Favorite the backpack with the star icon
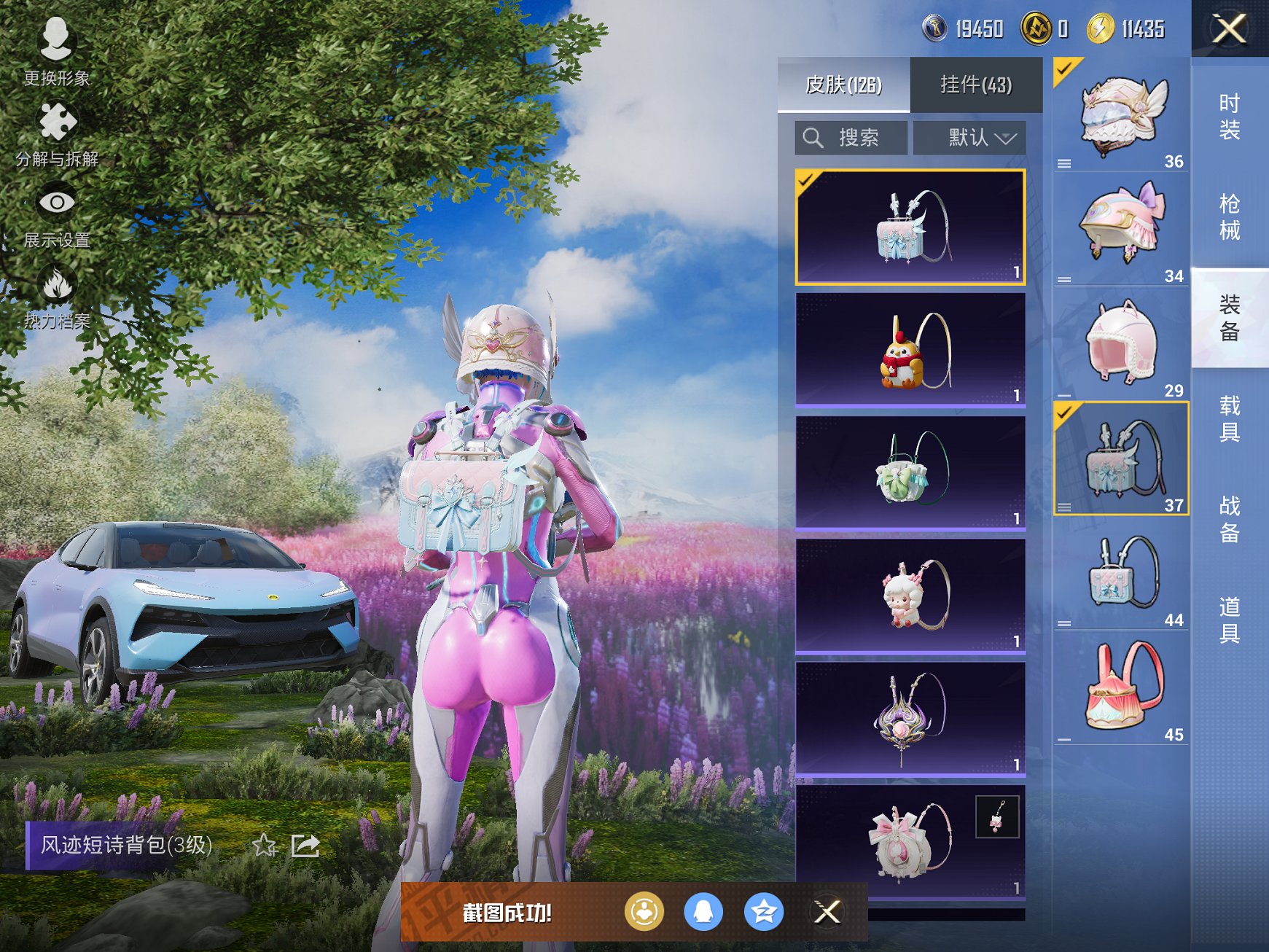Screen dimensions: 1269x952 [x=264, y=846]
